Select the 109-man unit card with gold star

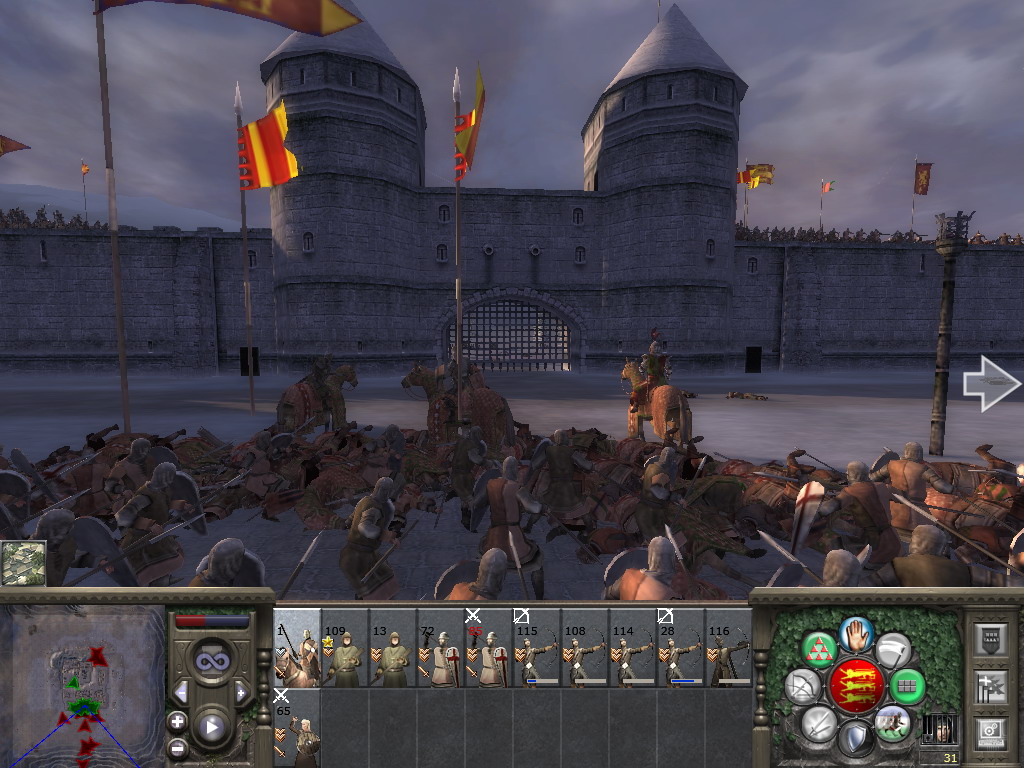pyautogui.click(x=345, y=648)
